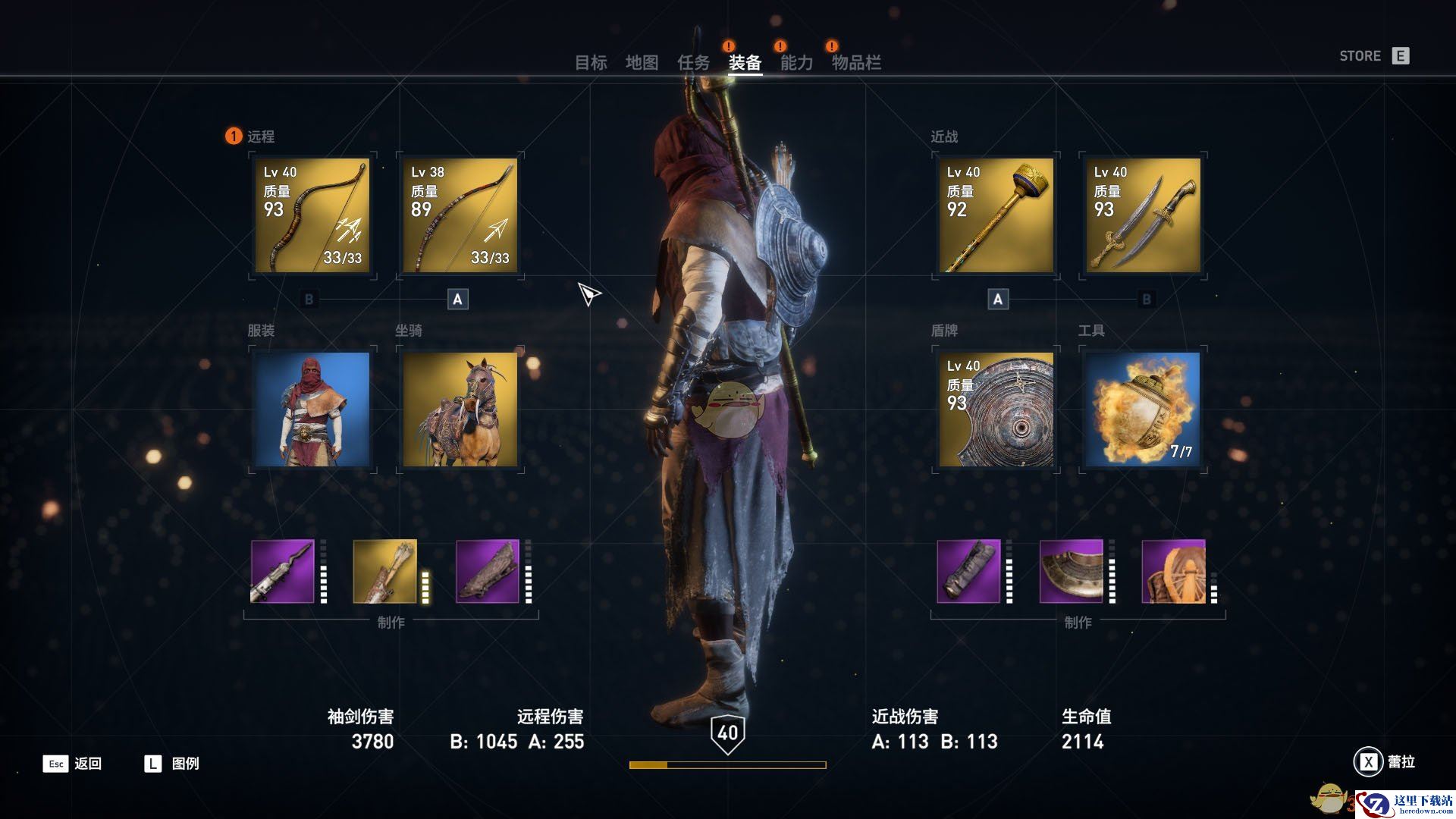The width and height of the screenshot is (1456, 819).
Task: Upgrade the golden quiver crafting slot
Action: pos(385,572)
